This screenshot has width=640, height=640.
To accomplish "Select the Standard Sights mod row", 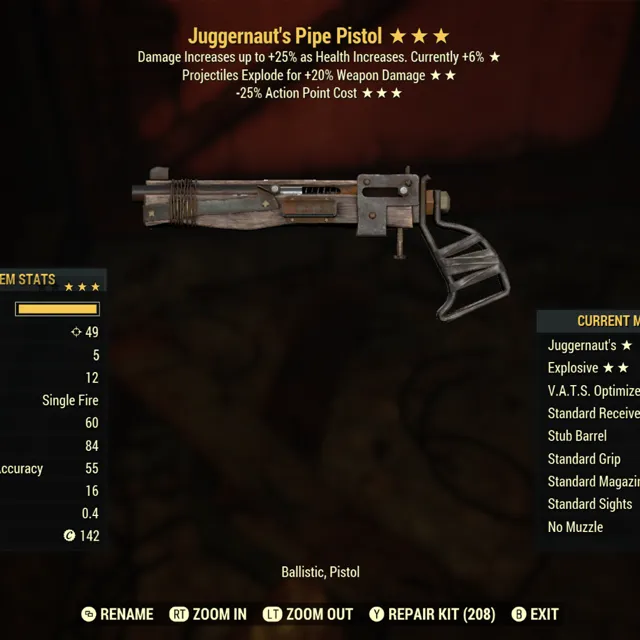I will click(590, 504).
